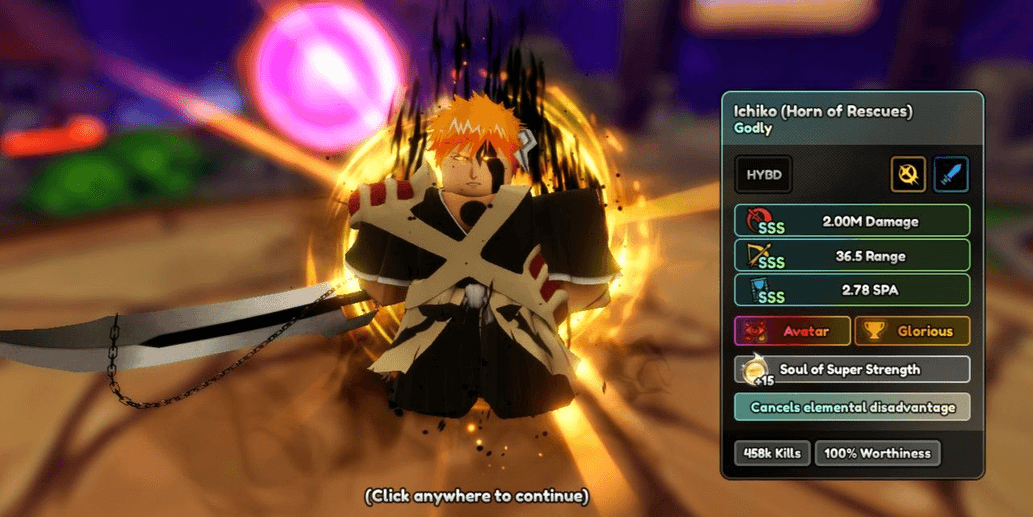
Task: Select the golden crossed-weapons icon
Action: tap(908, 175)
